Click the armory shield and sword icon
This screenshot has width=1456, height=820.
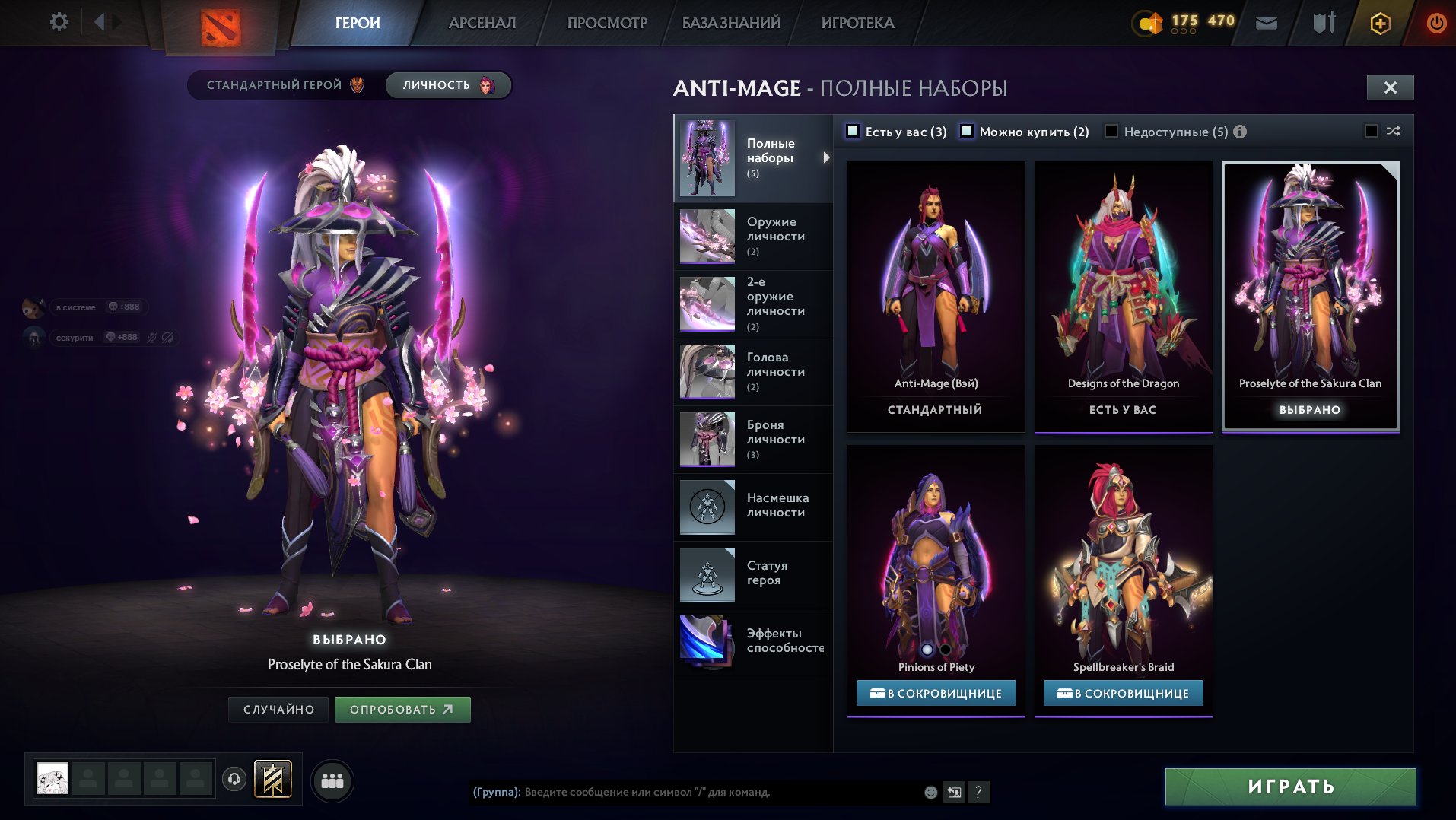point(1321,23)
